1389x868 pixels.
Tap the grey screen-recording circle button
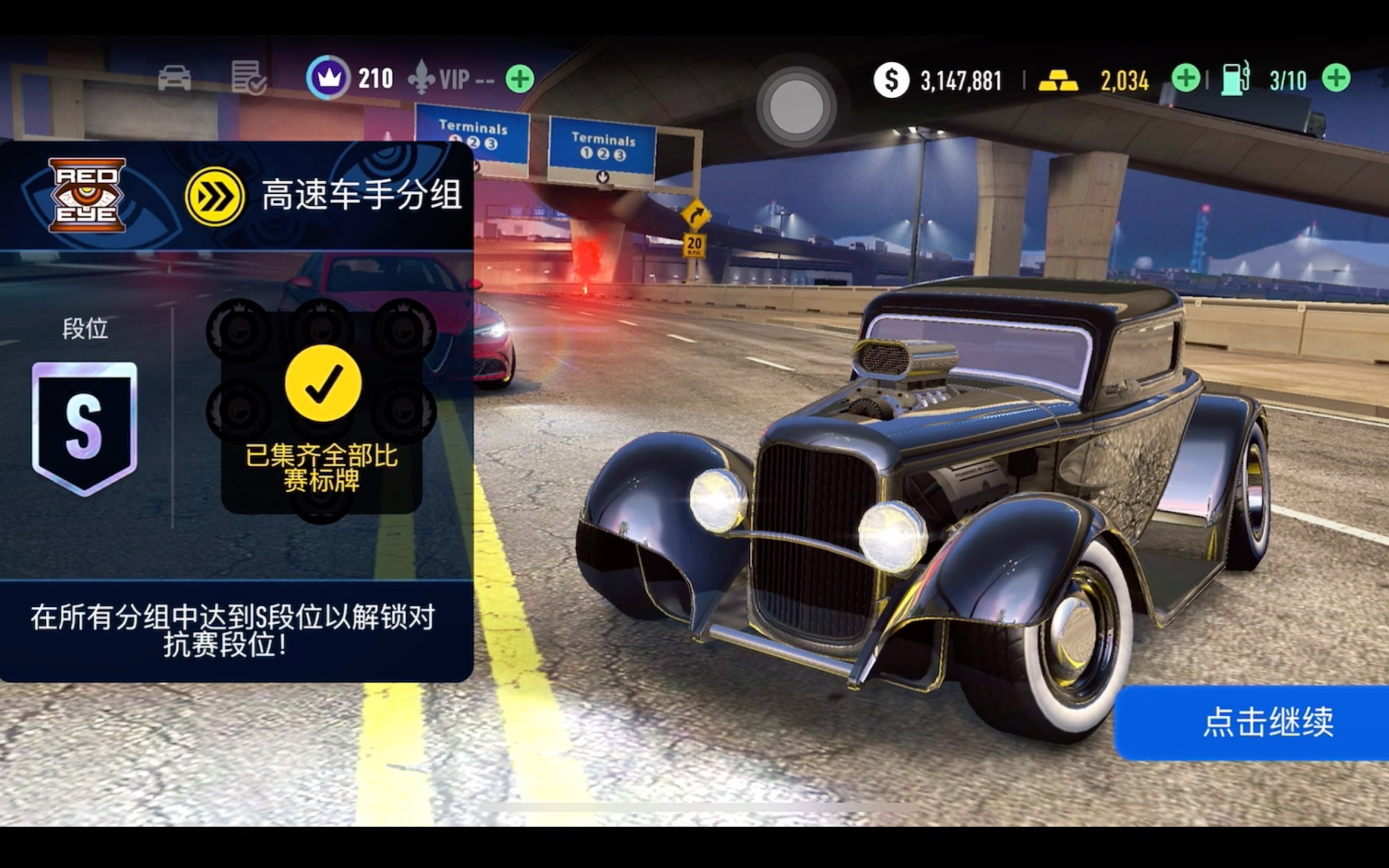796,107
